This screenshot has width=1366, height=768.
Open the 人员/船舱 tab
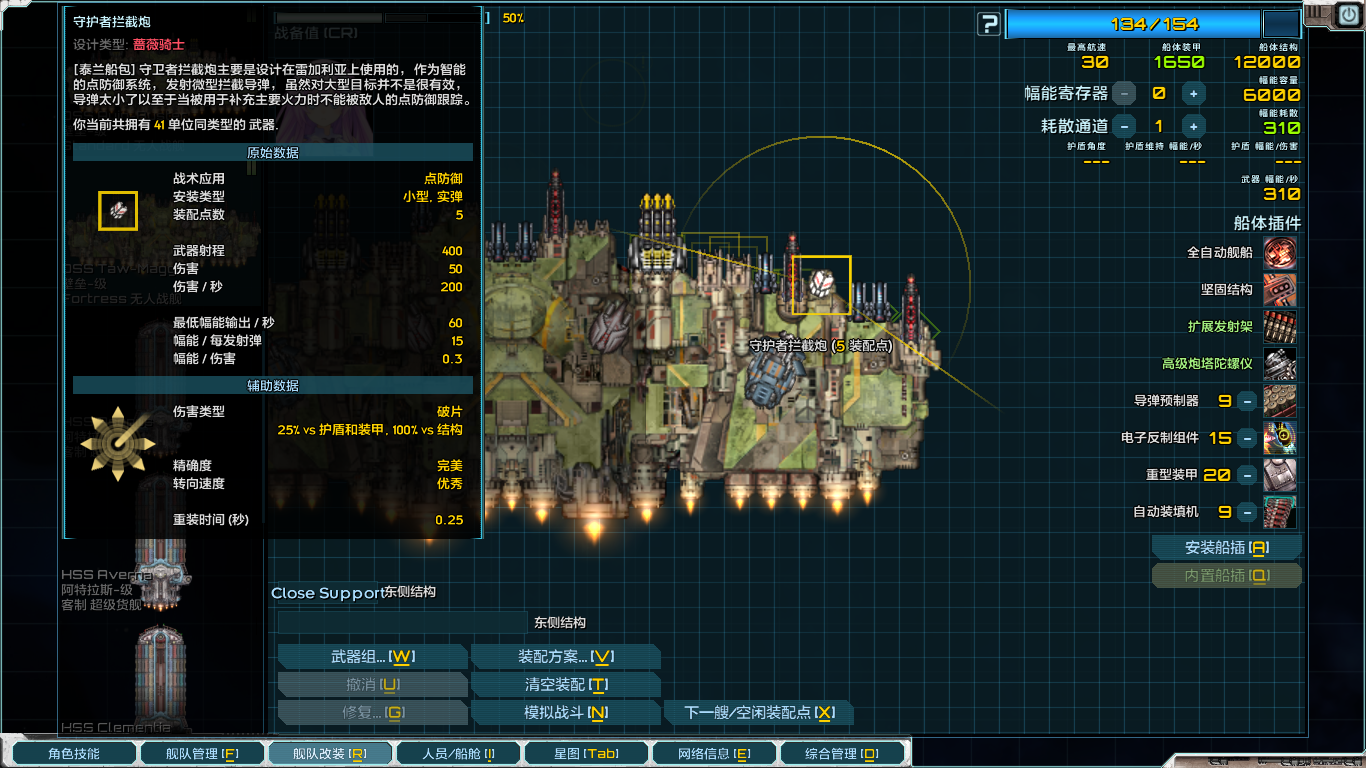click(x=458, y=752)
